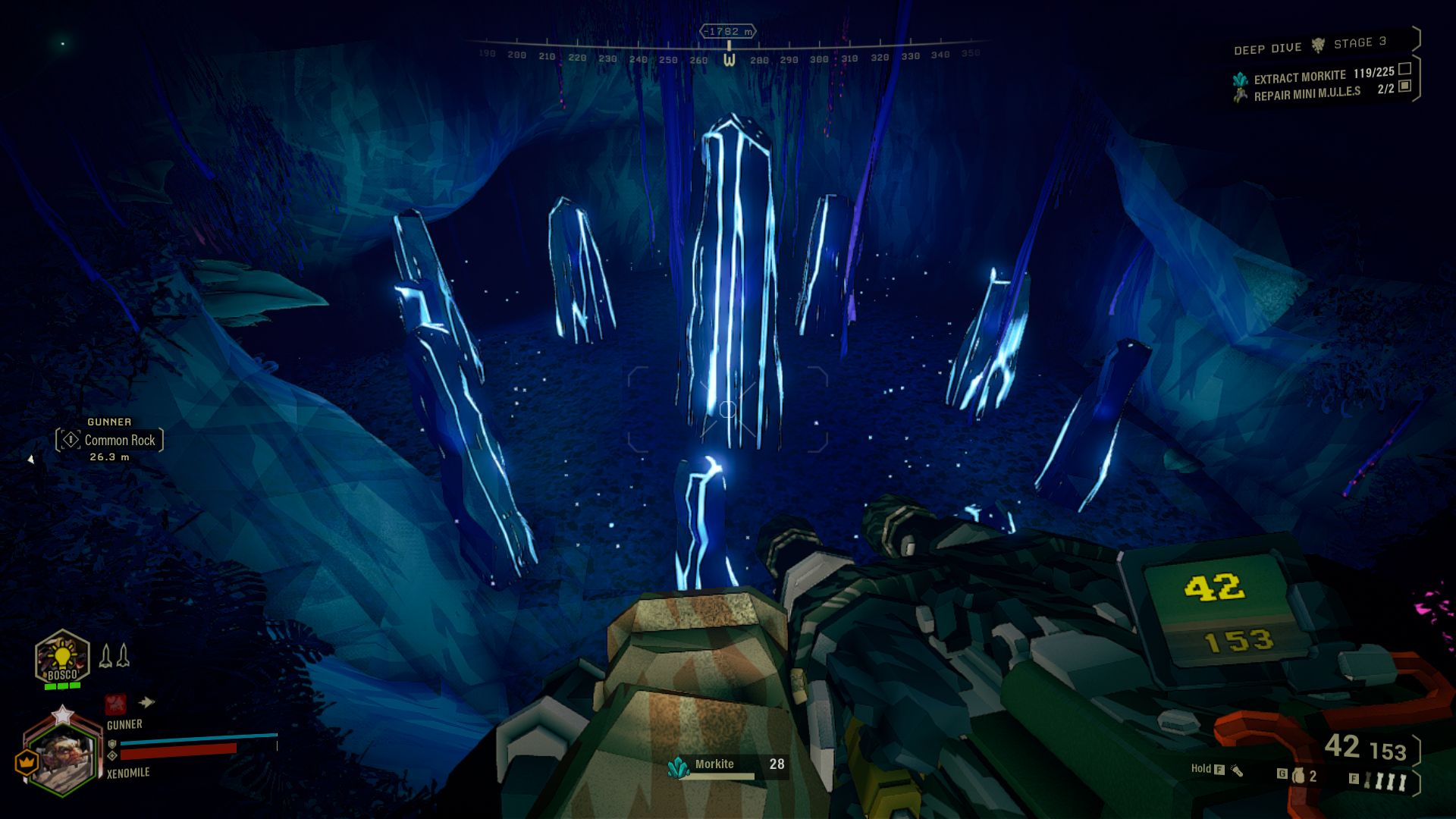The width and height of the screenshot is (1456, 819).
Task: Click the depth meter readout tag
Action: click(728, 31)
